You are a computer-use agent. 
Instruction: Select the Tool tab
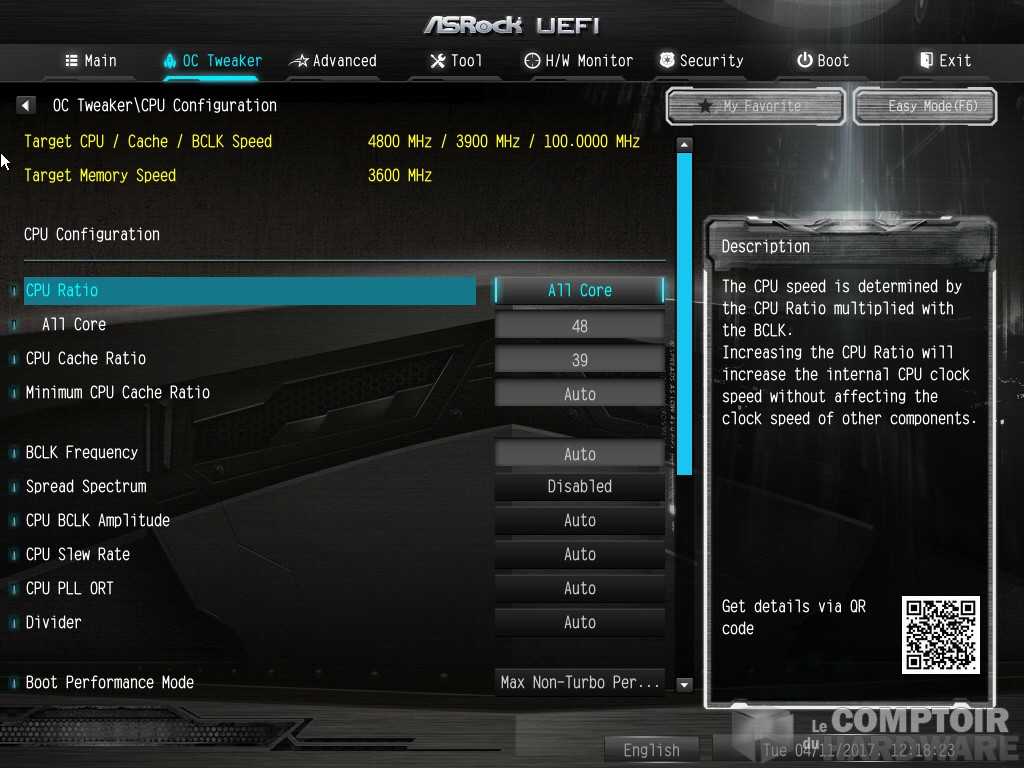(x=456, y=61)
